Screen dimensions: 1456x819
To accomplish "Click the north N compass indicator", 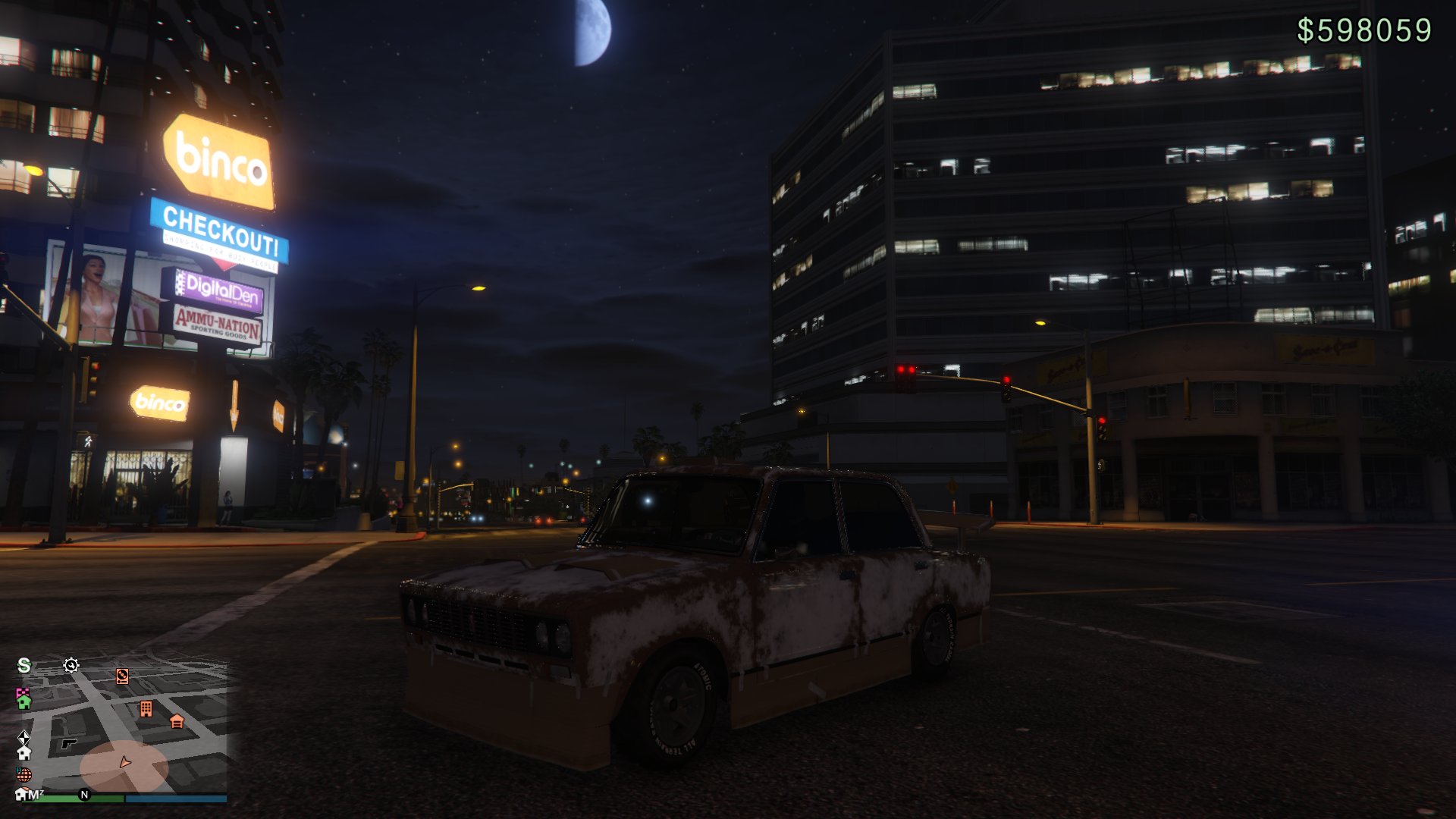I will click(84, 795).
